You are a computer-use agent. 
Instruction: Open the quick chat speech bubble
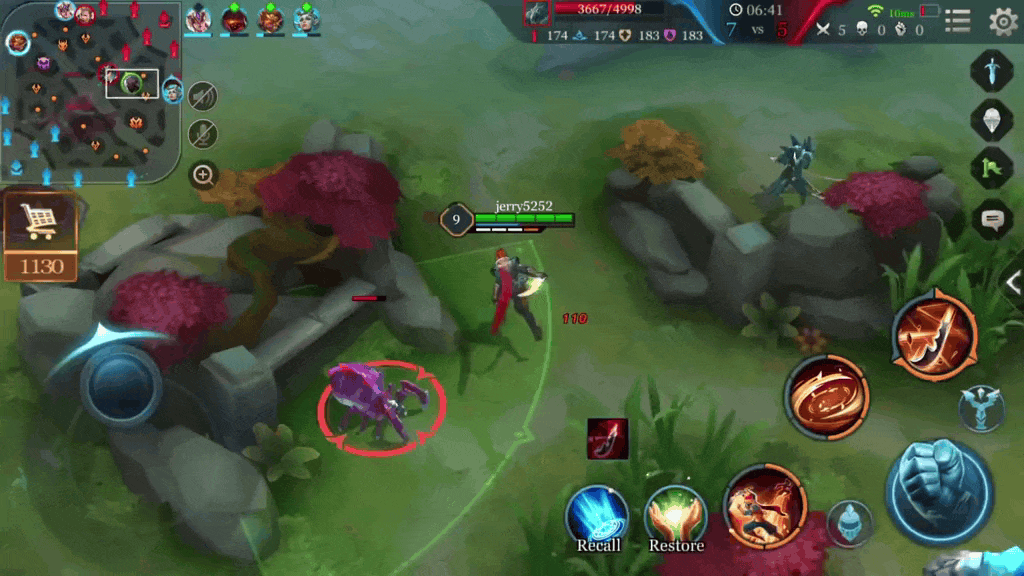[991, 219]
